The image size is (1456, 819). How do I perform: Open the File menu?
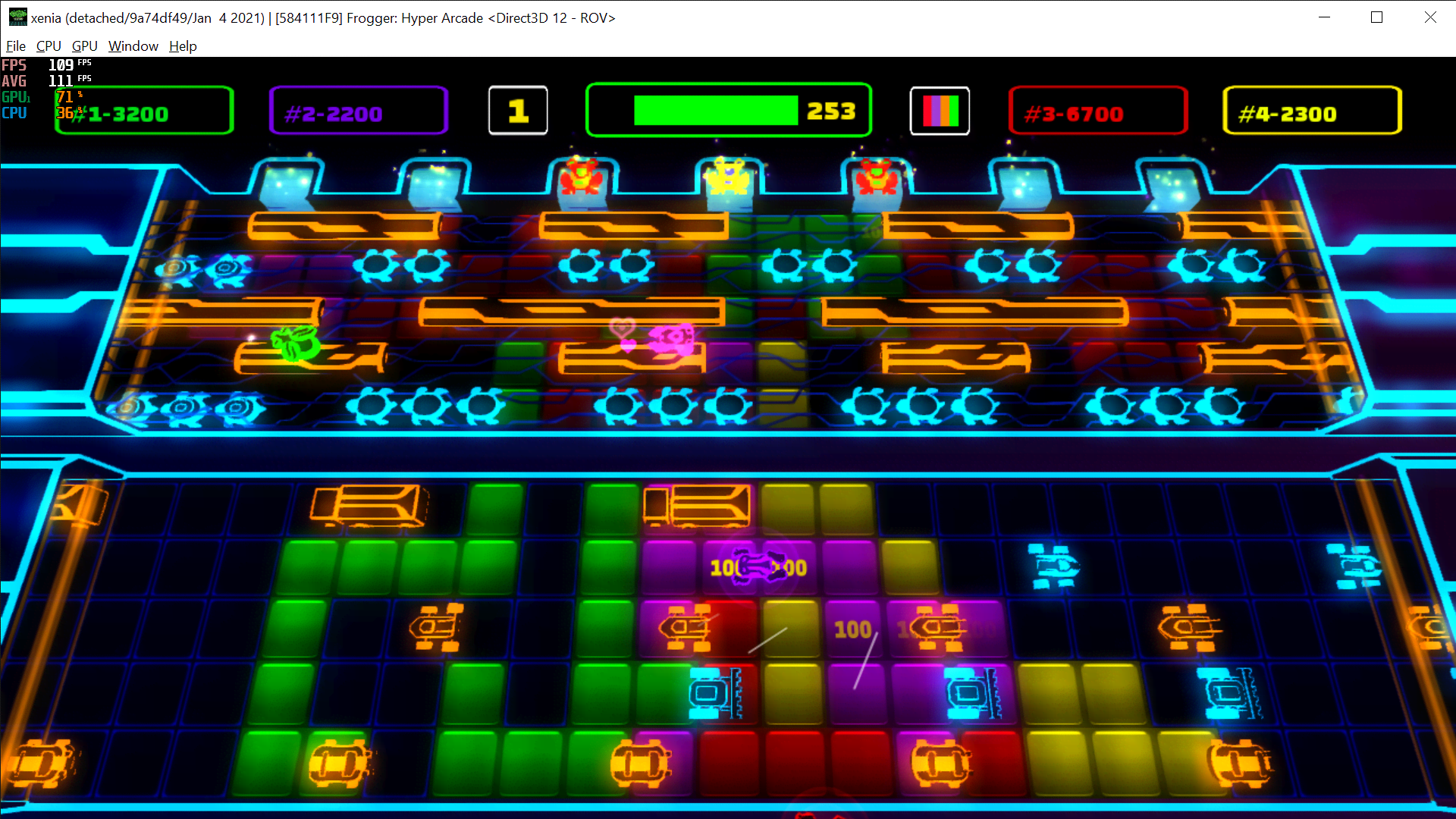click(15, 45)
